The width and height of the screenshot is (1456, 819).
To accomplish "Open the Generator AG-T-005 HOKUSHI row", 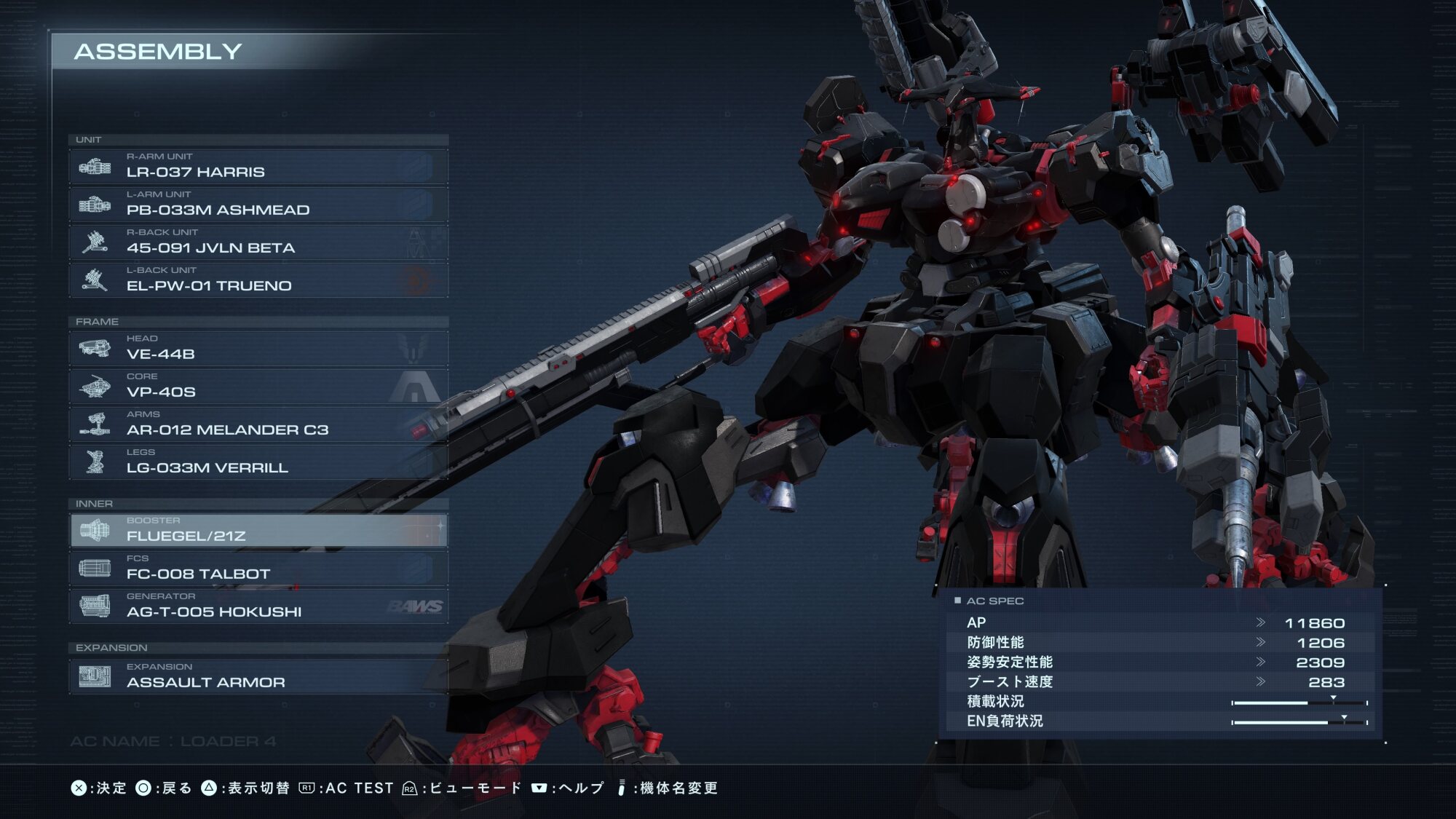I will (258, 606).
